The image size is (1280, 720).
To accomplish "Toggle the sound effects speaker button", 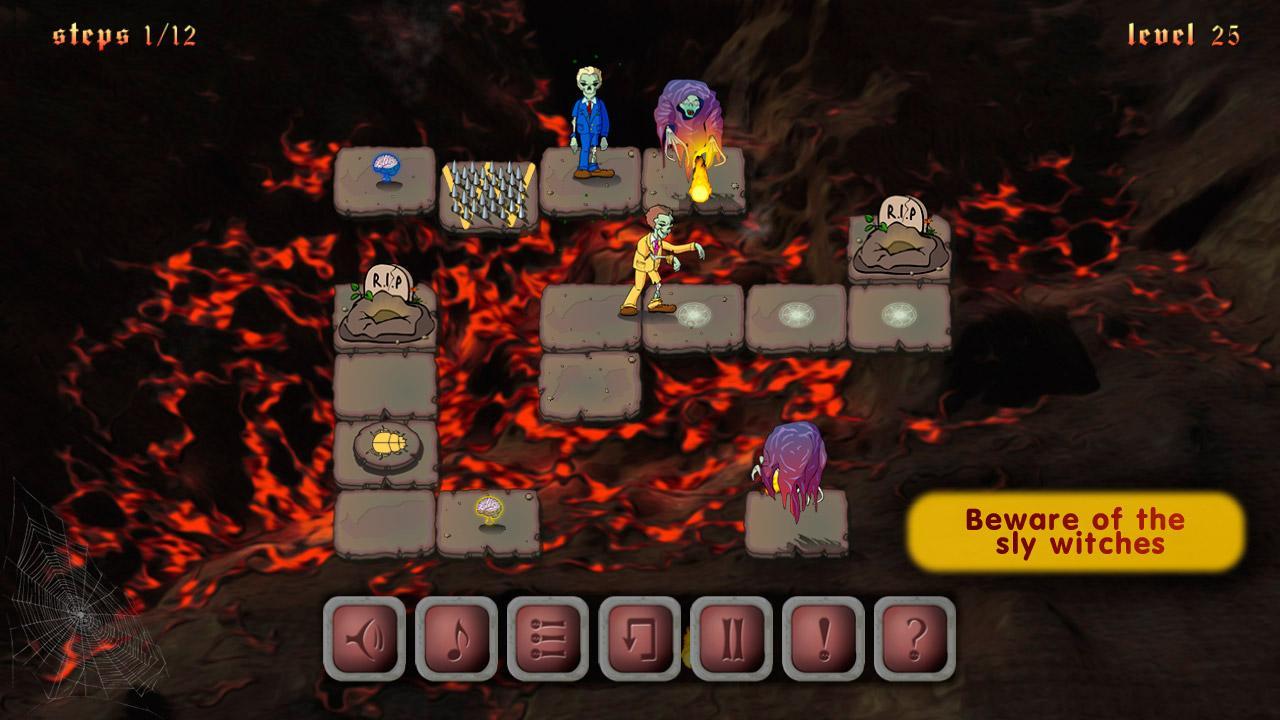I will click(364, 638).
